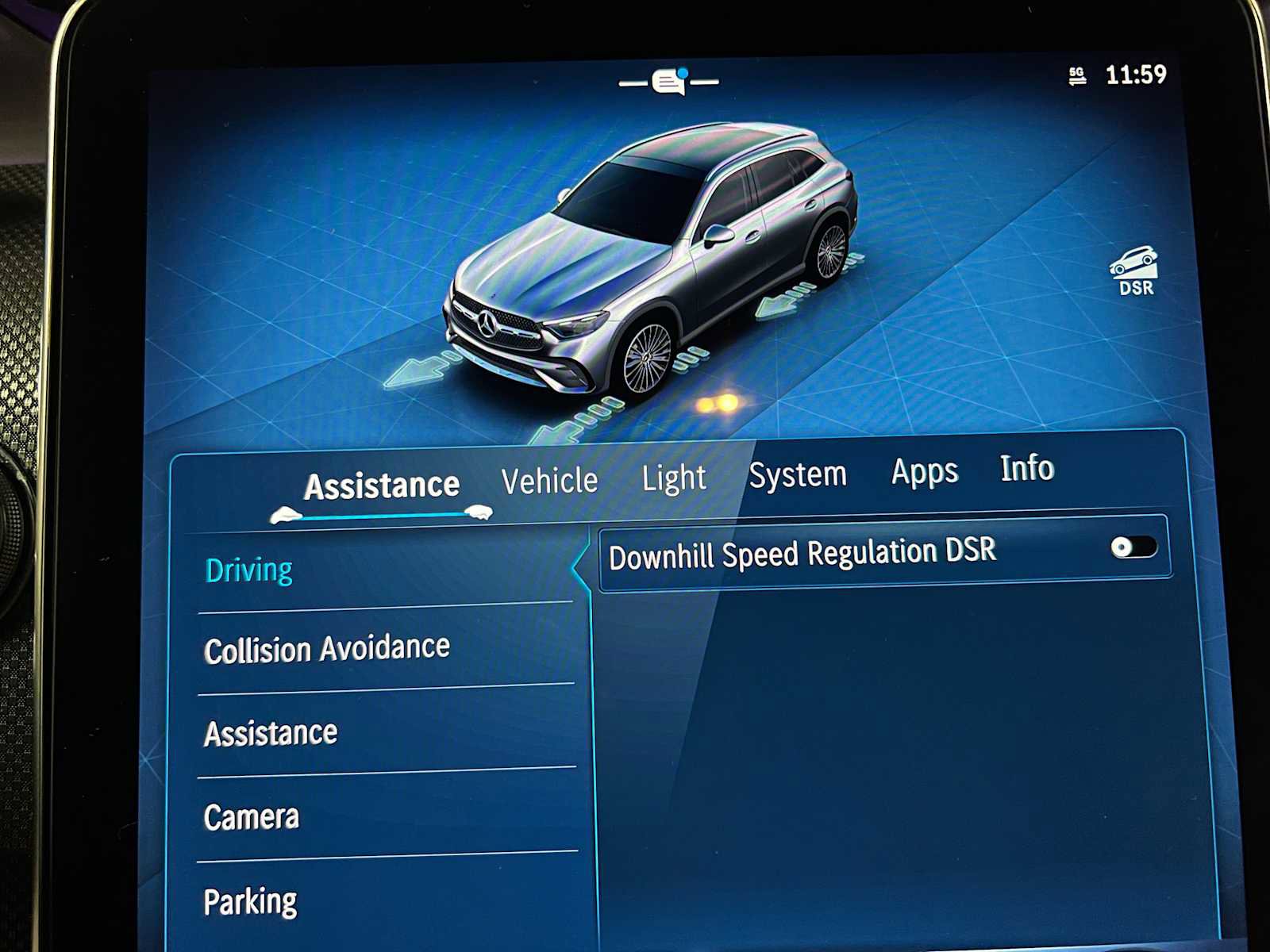This screenshot has height=952, width=1270.
Task: Select the Driving settings category
Action: tap(250, 568)
